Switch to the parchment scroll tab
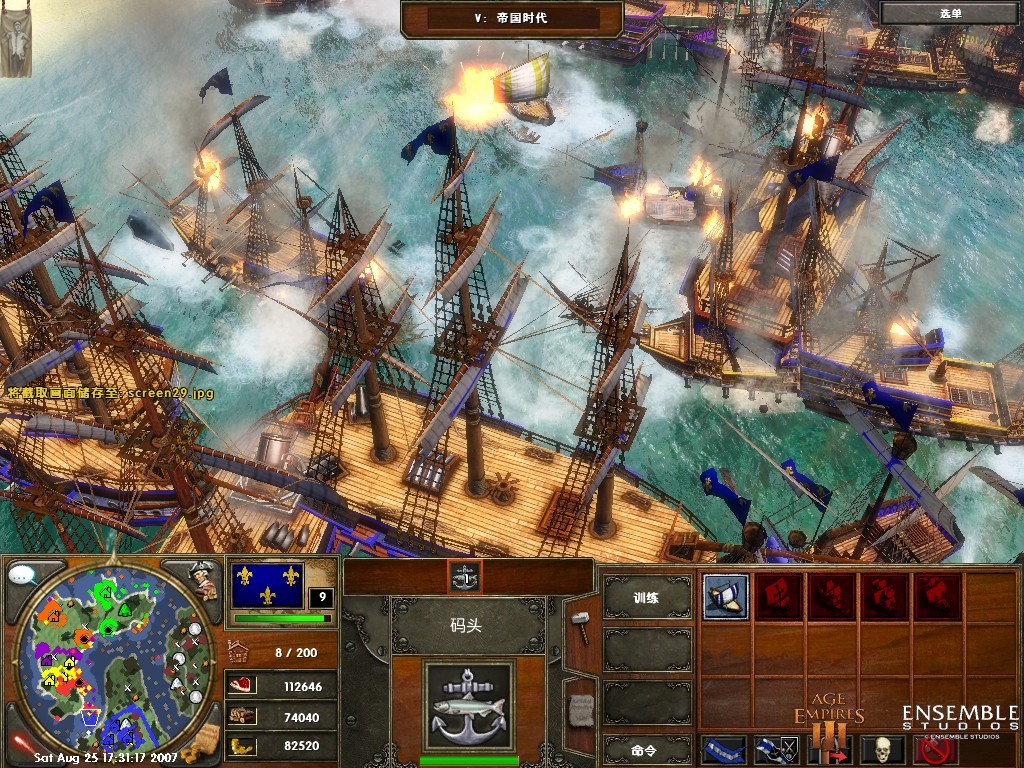Image resolution: width=1024 pixels, height=768 pixels. pyautogui.click(x=580, y=708)
